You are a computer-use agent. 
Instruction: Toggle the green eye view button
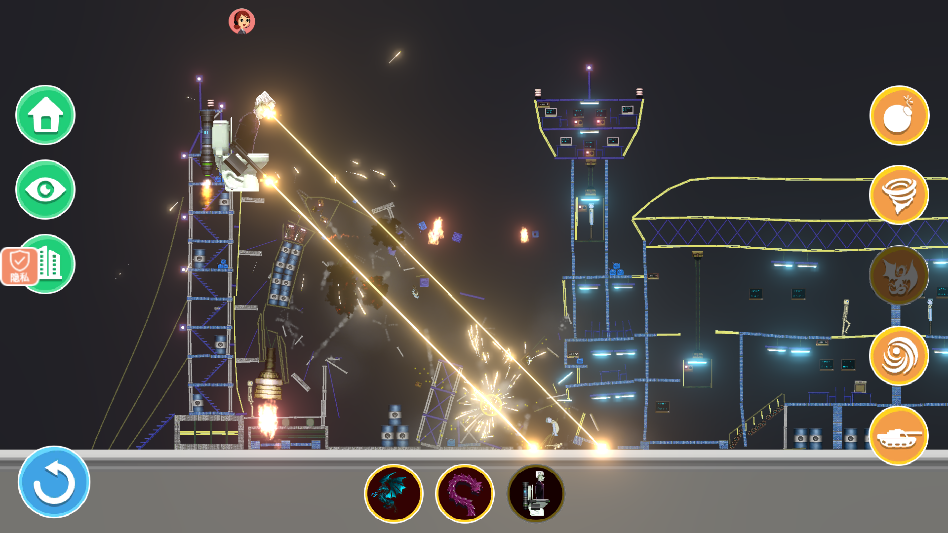[x=45, y=189]
